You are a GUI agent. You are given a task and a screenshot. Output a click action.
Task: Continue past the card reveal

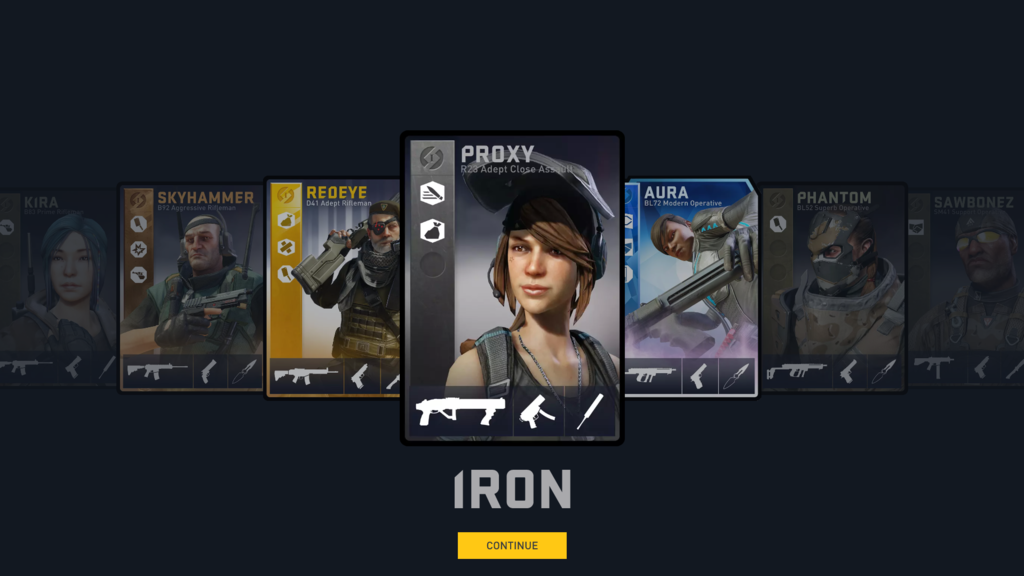pyautogui.click(x=512, y=545)
